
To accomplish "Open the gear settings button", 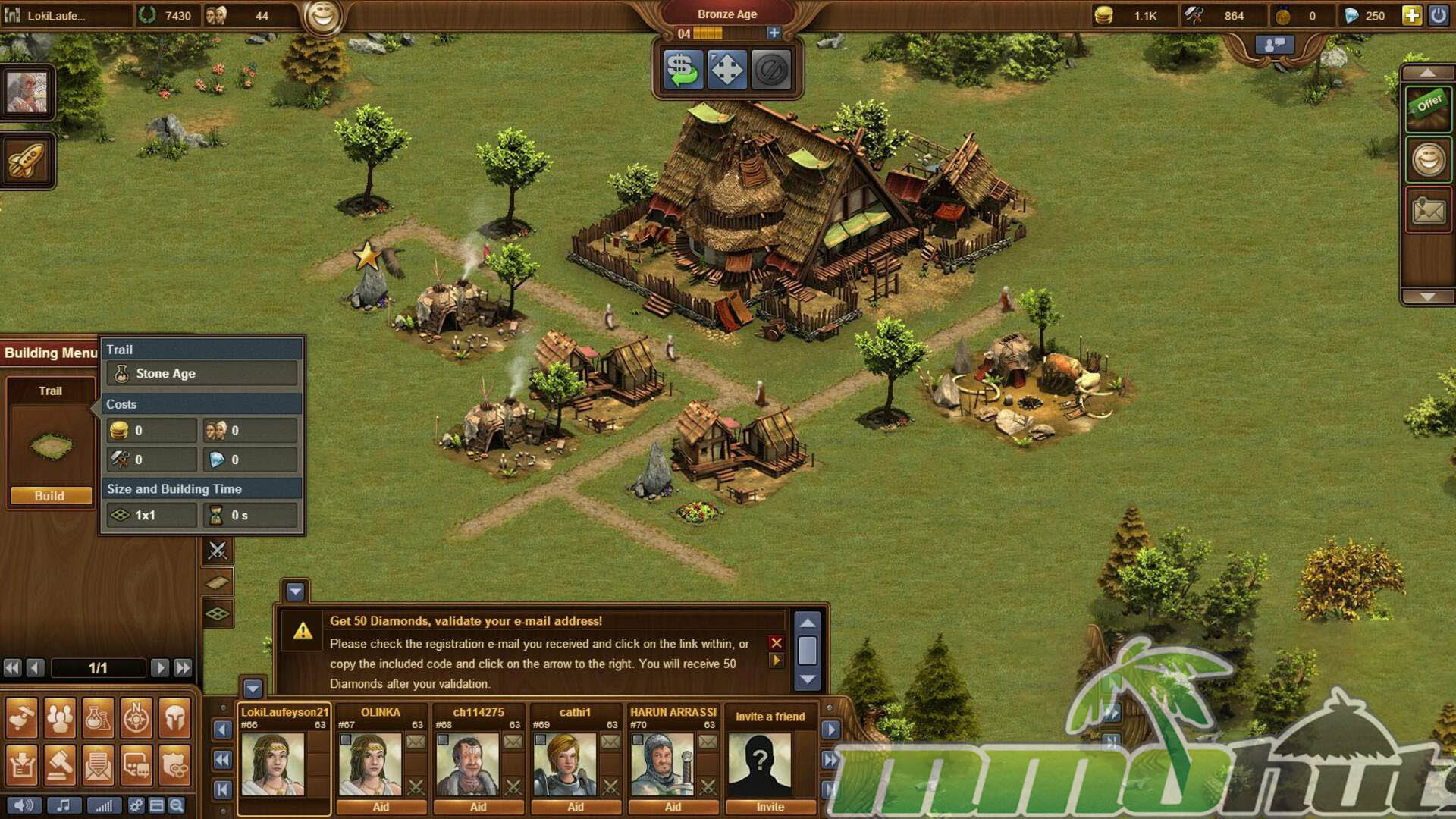I will [x=136, y=805].
